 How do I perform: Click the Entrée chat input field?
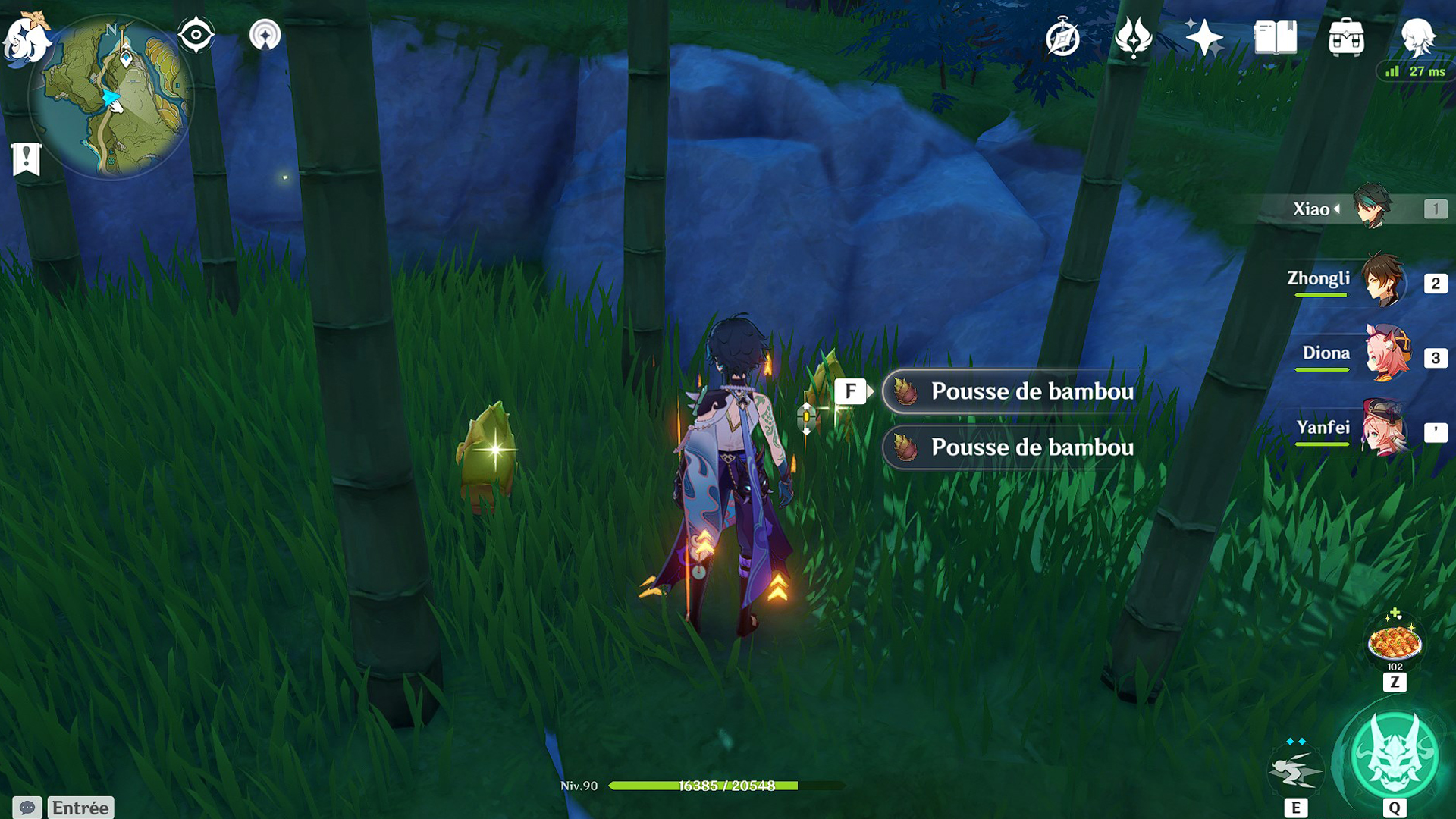[80, 806]
